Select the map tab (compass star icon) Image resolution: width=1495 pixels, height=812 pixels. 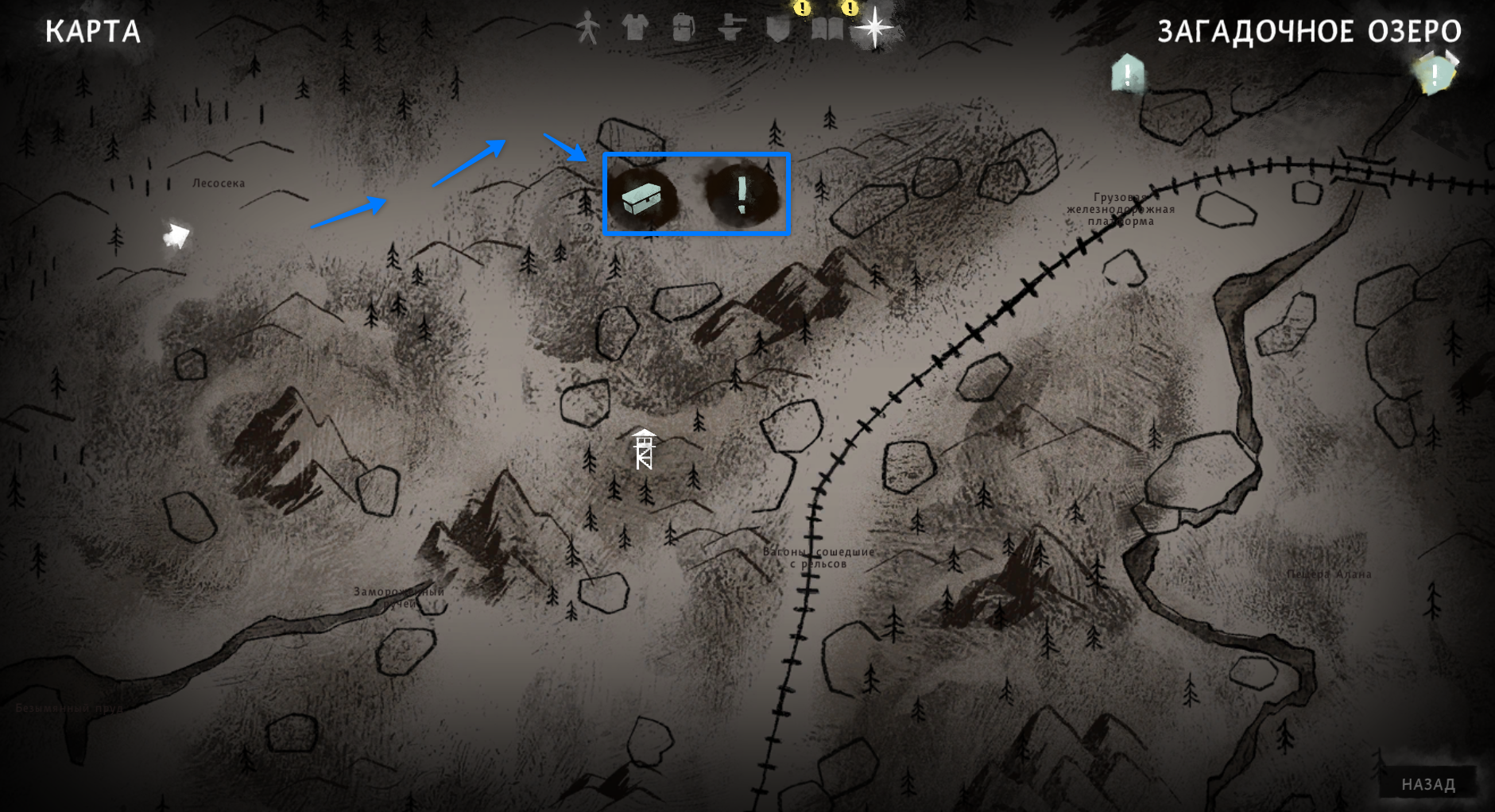click(x=874, y=28)
